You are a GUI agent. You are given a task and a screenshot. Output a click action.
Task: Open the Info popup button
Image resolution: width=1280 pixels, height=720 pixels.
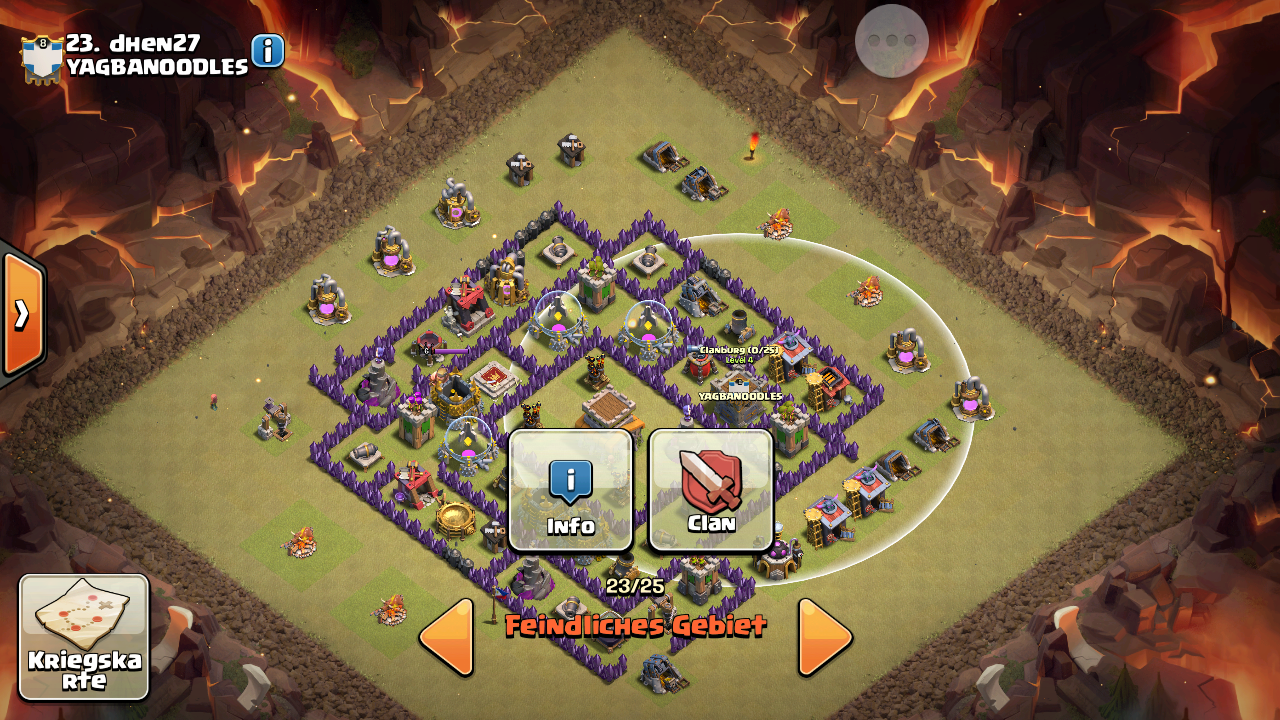571,490
